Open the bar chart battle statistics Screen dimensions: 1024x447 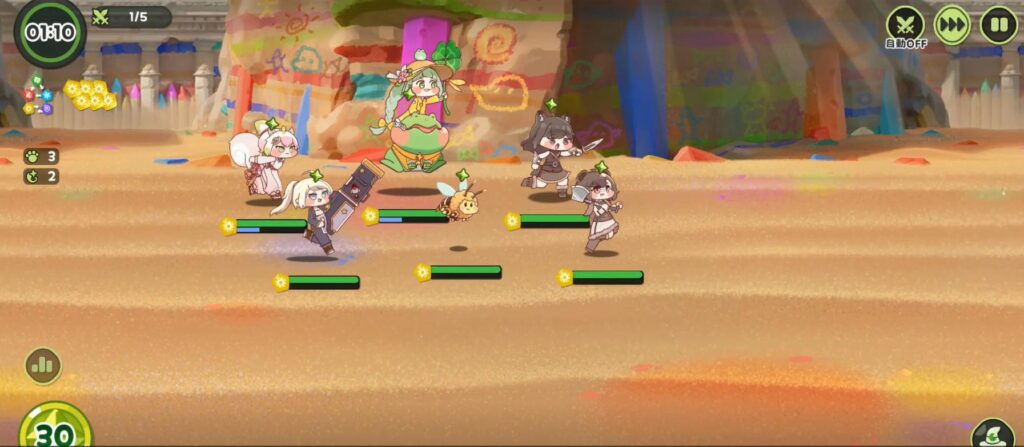tap(43, 365)
